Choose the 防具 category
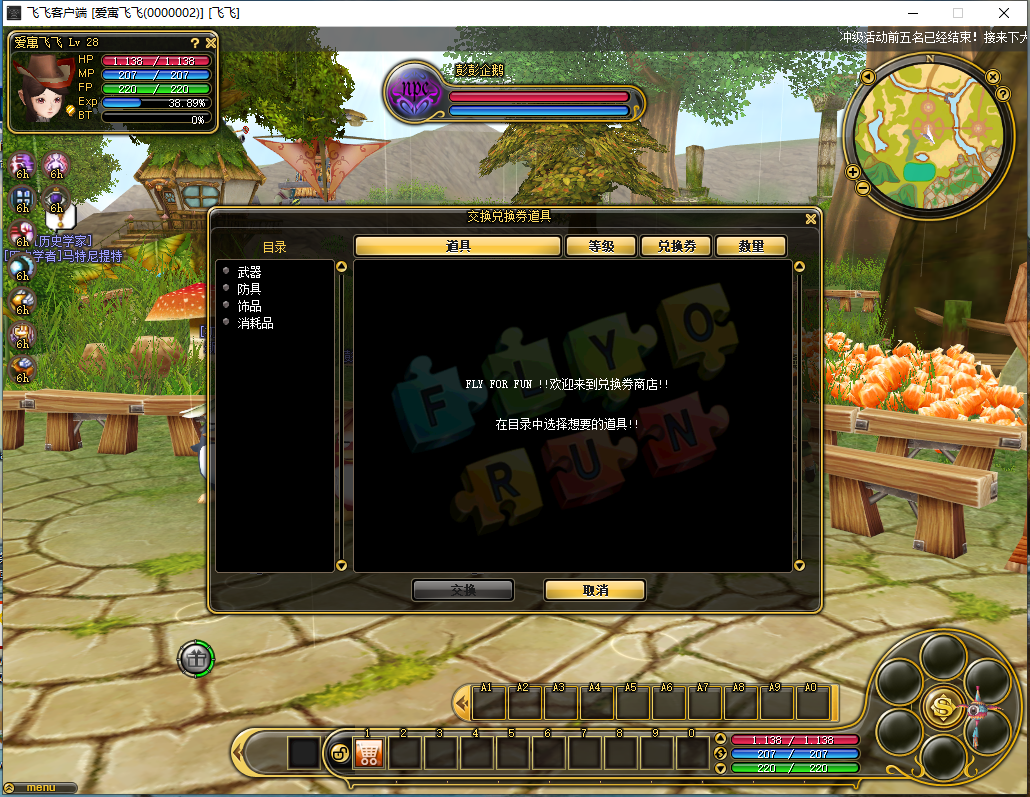Viewport: 1030px width, 797px height. [x=249, y=289]
